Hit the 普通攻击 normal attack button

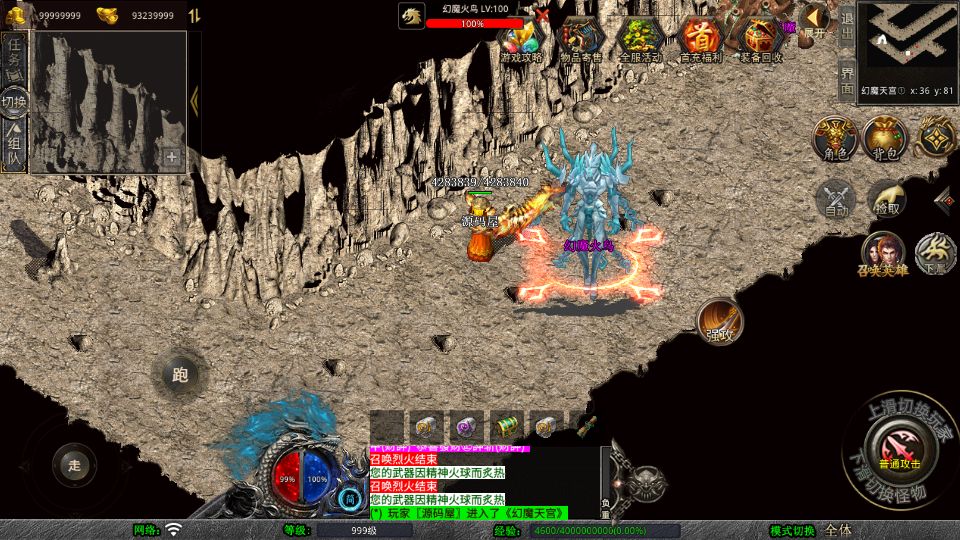[x=896, y=440]
